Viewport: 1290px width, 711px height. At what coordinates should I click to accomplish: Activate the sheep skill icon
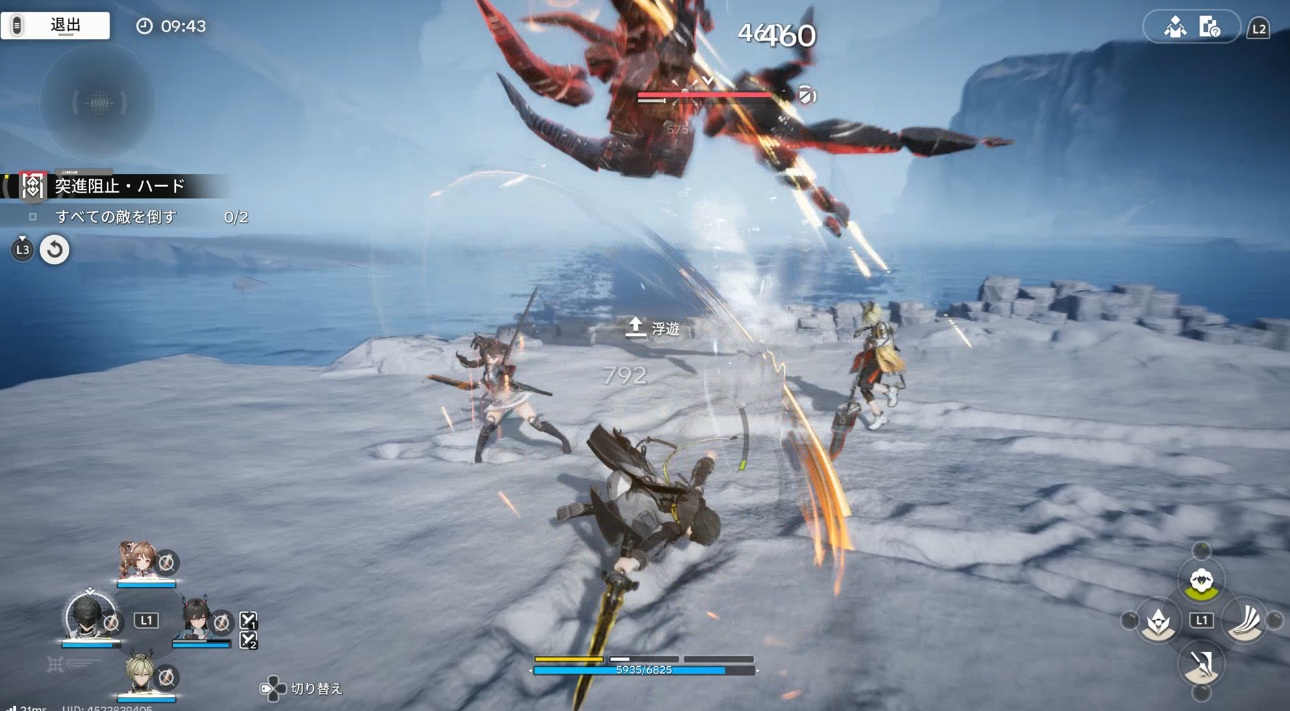1201,579
